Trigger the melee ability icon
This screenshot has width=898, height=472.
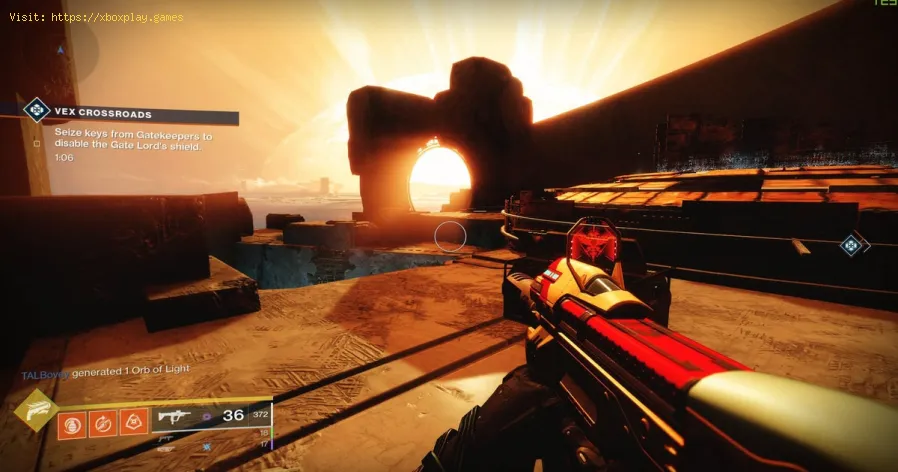click(x=104, y=423)
